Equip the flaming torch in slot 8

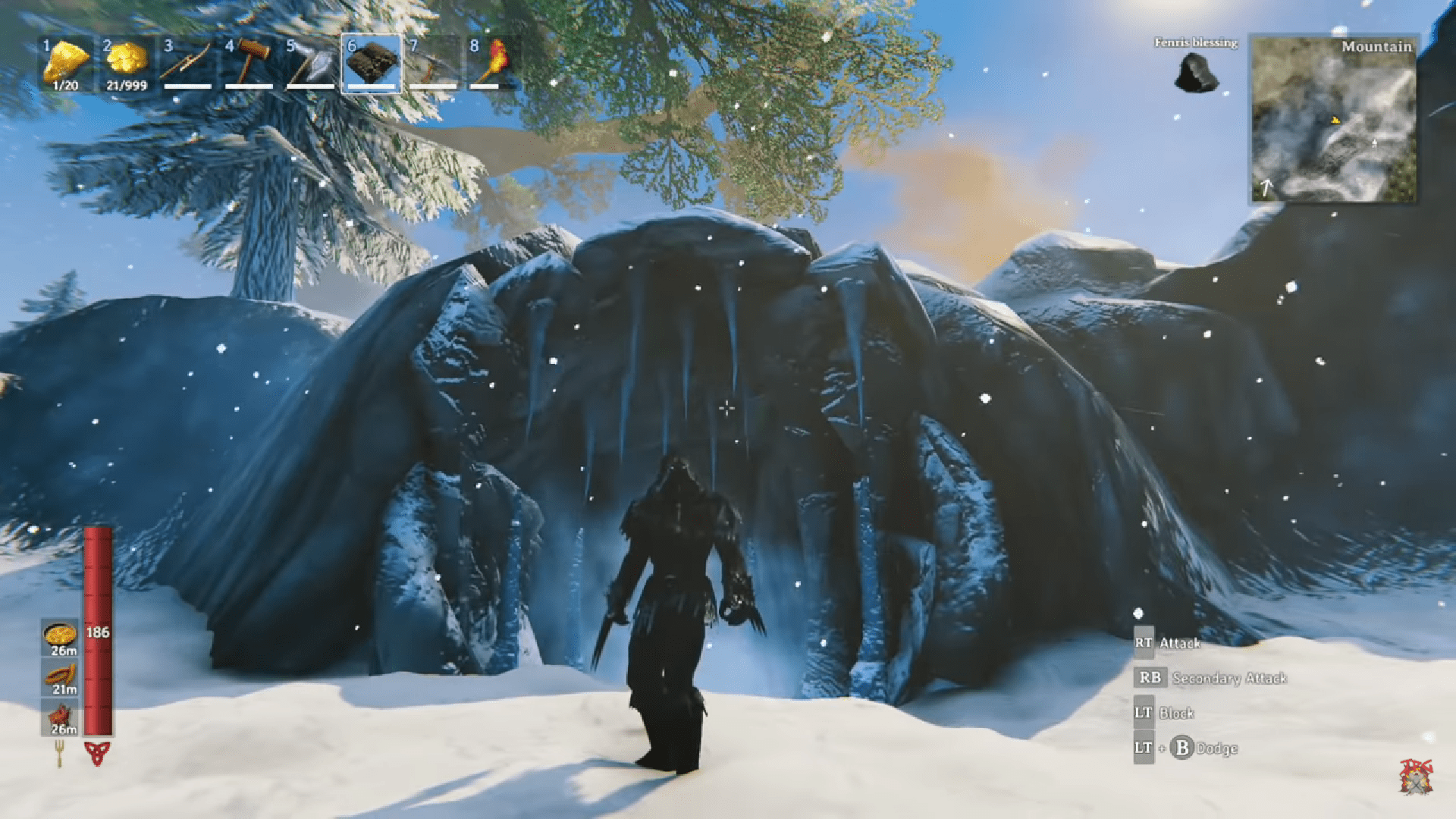[493, 62]
